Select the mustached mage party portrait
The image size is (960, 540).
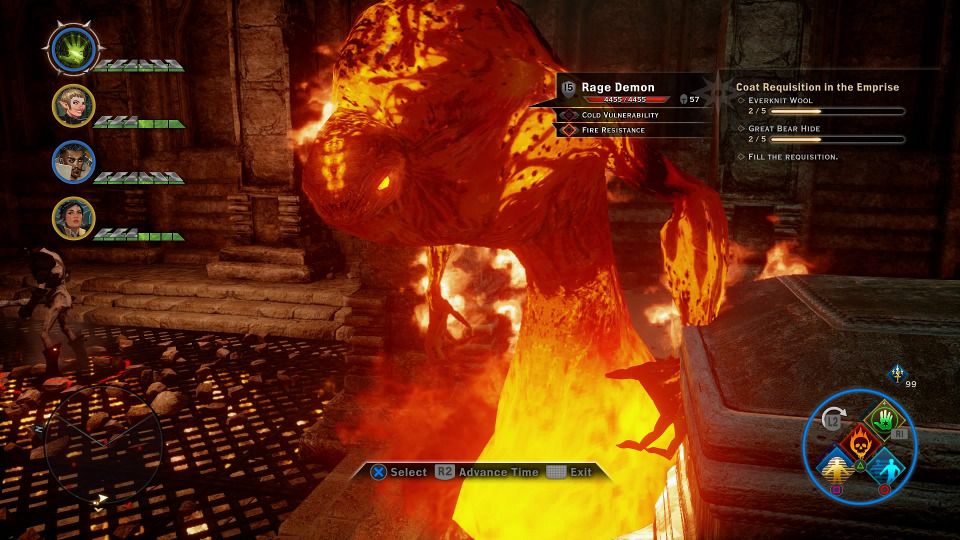(x=74, y=163)
